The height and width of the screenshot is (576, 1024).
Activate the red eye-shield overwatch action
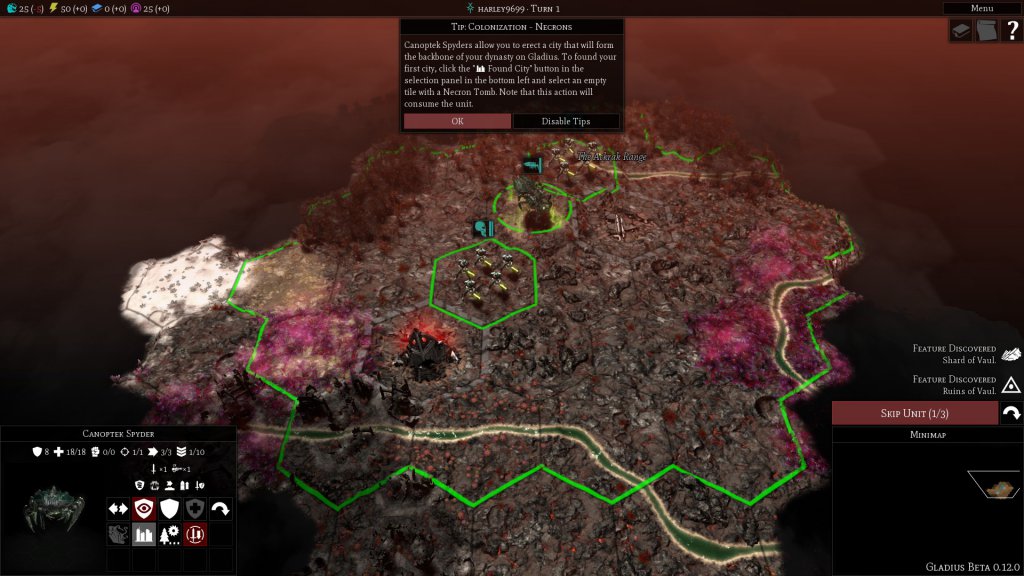point(144,508)
